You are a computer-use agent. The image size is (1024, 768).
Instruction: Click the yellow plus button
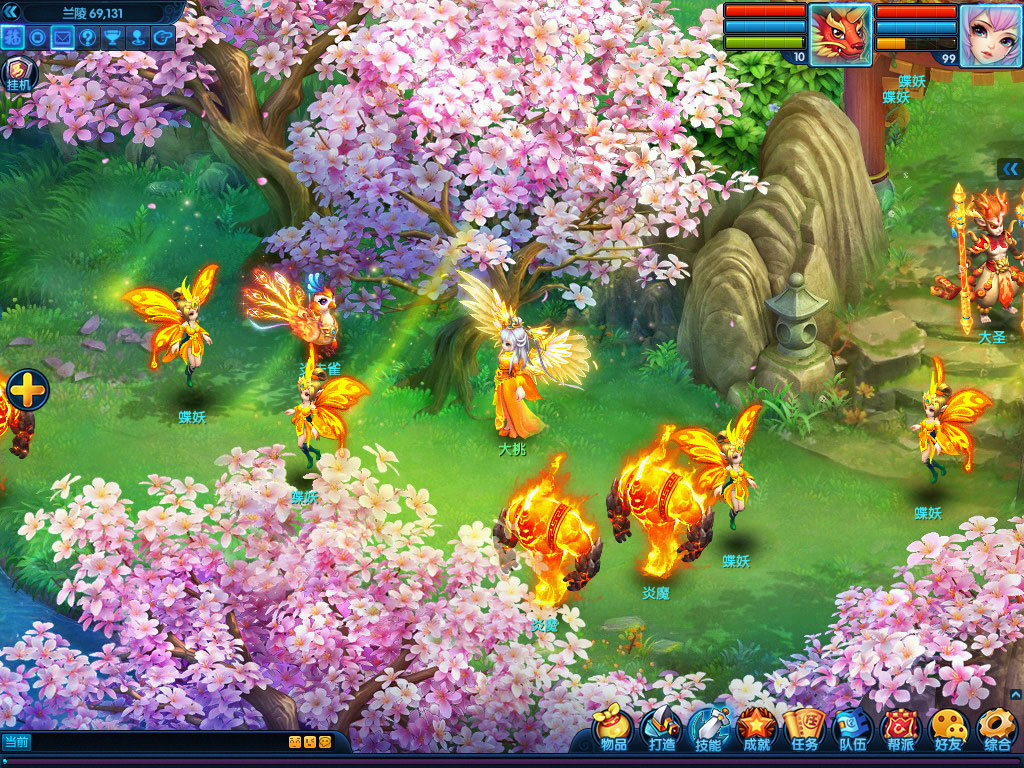(28, 390)
